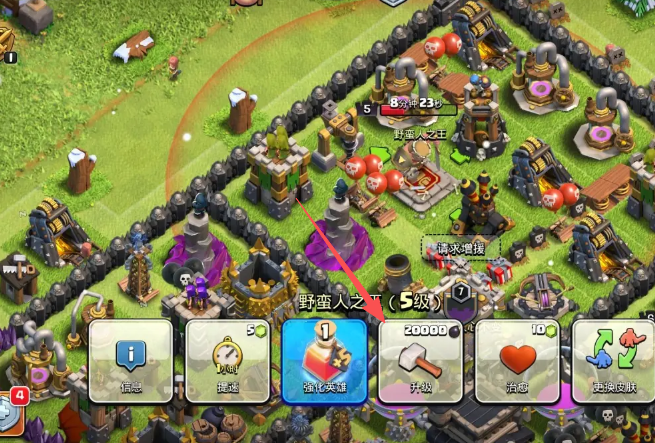Heal the hero with the 治愈 heart button

(516, 361)
